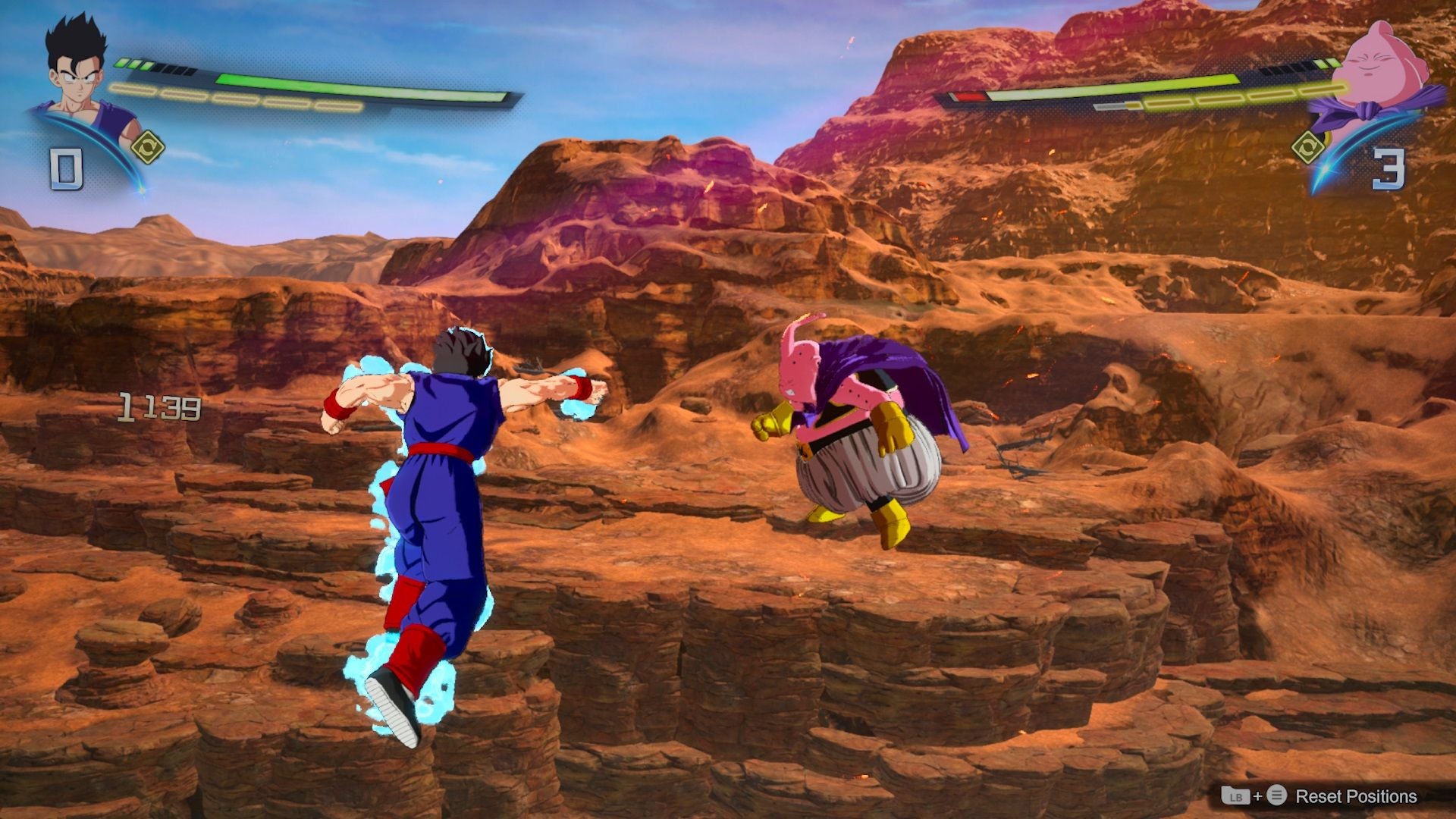Tap the white plus sign in the Reset Positions hint
This screenshot has width=1456, height=819.
coord(1258,796)
